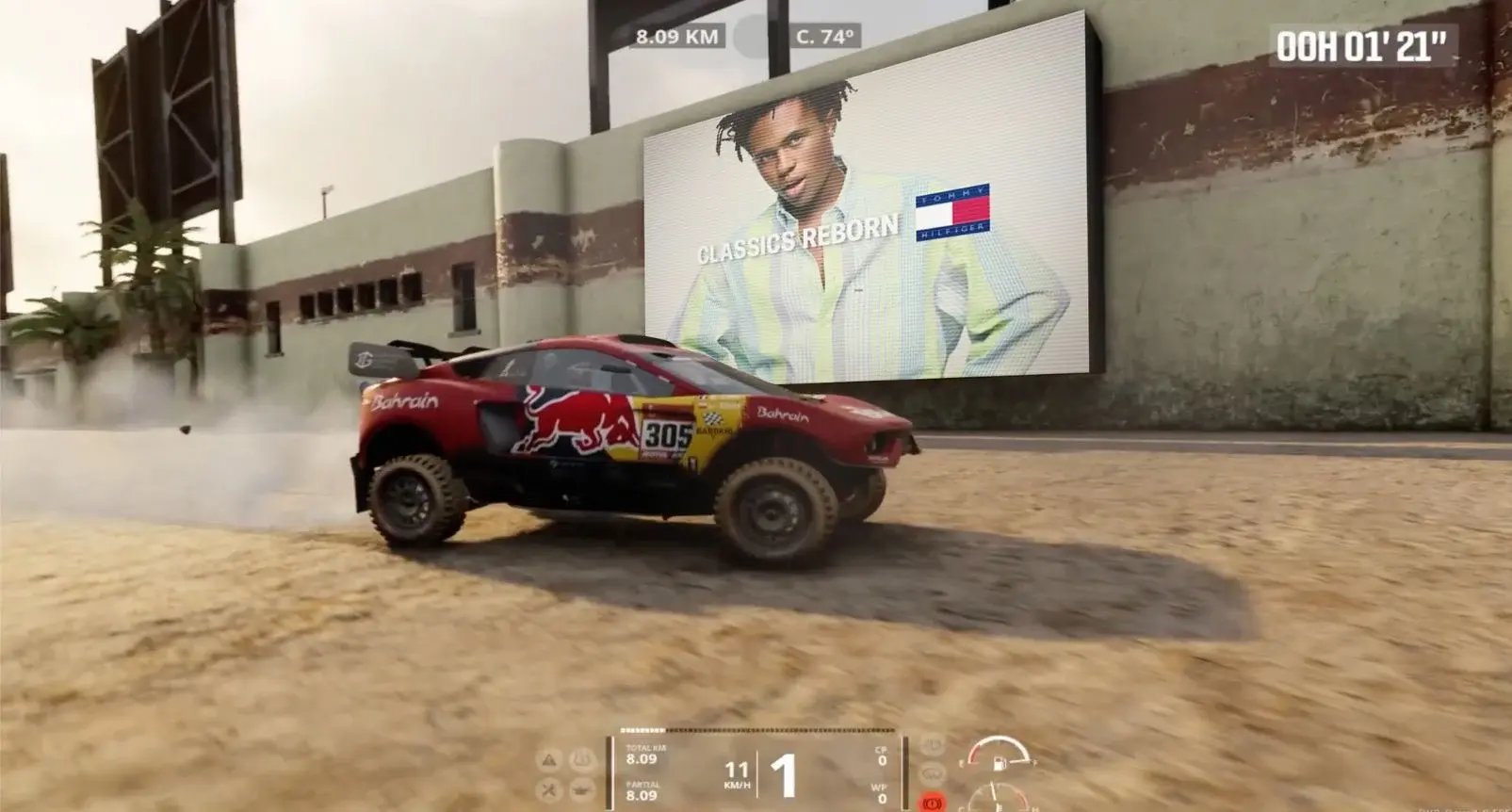
Task: Select the PARTIAL distance readout
Action: coord(641,791)
